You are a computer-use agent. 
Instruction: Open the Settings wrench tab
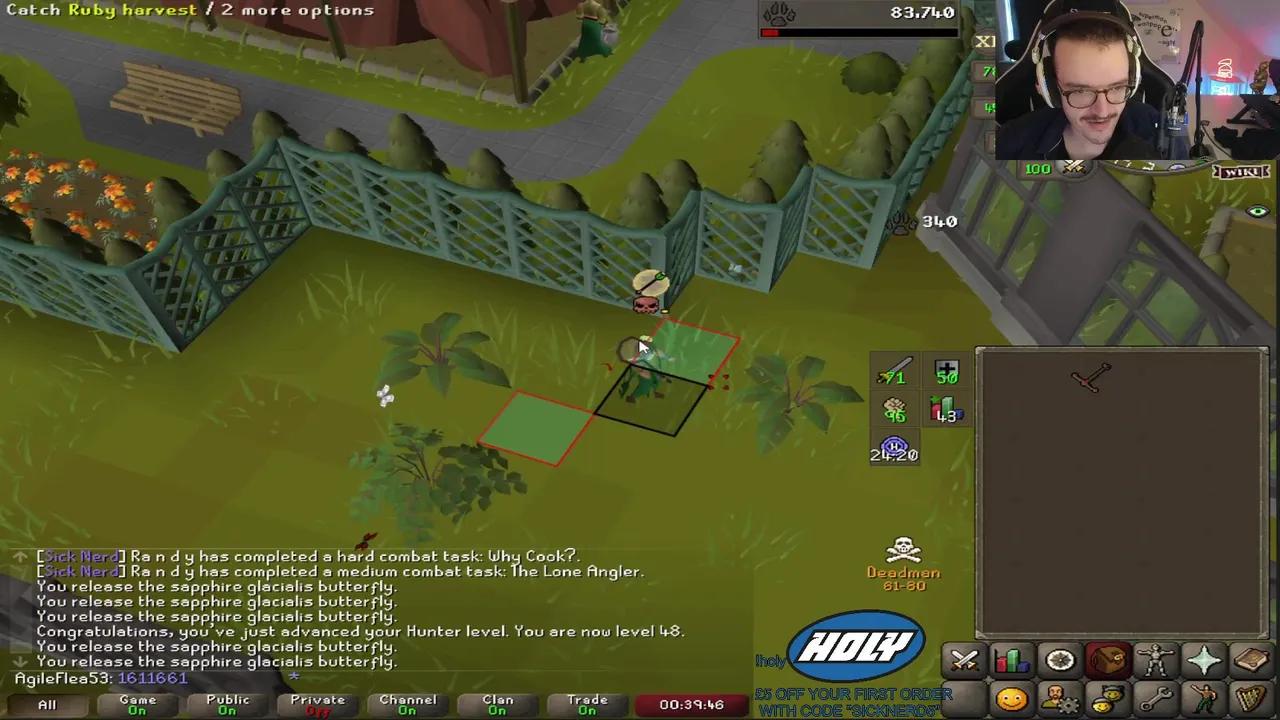(x=1155, y=699)
